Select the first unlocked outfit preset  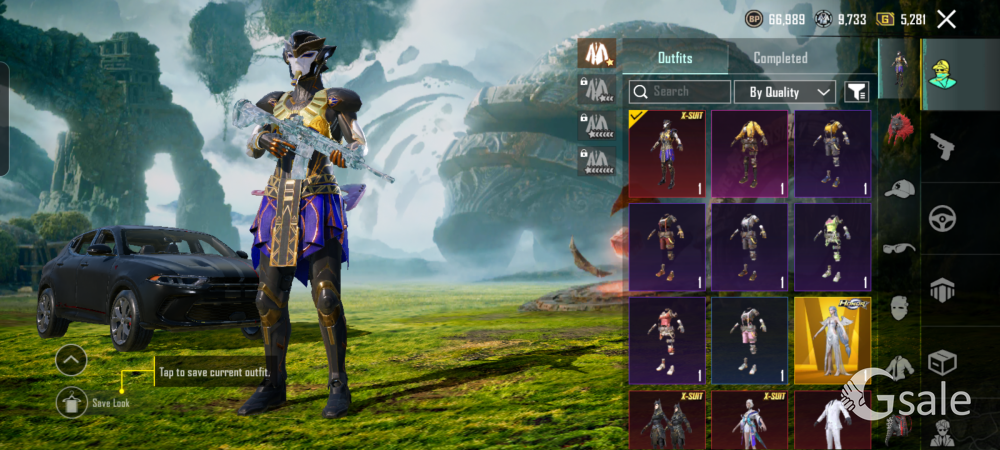[x=598, y=53]
